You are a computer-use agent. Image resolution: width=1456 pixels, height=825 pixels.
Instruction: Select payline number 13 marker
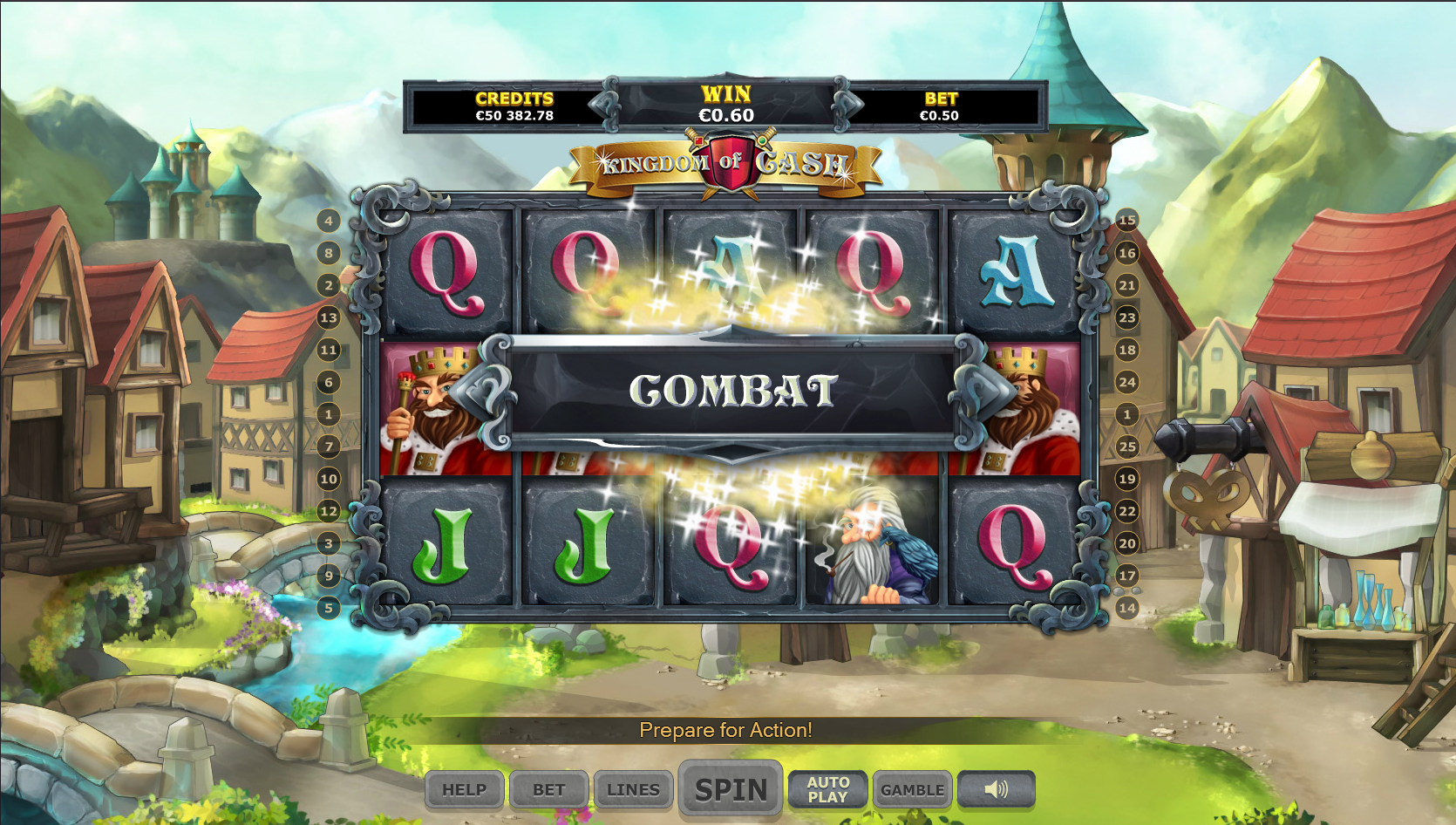click(x=329, y=317)
